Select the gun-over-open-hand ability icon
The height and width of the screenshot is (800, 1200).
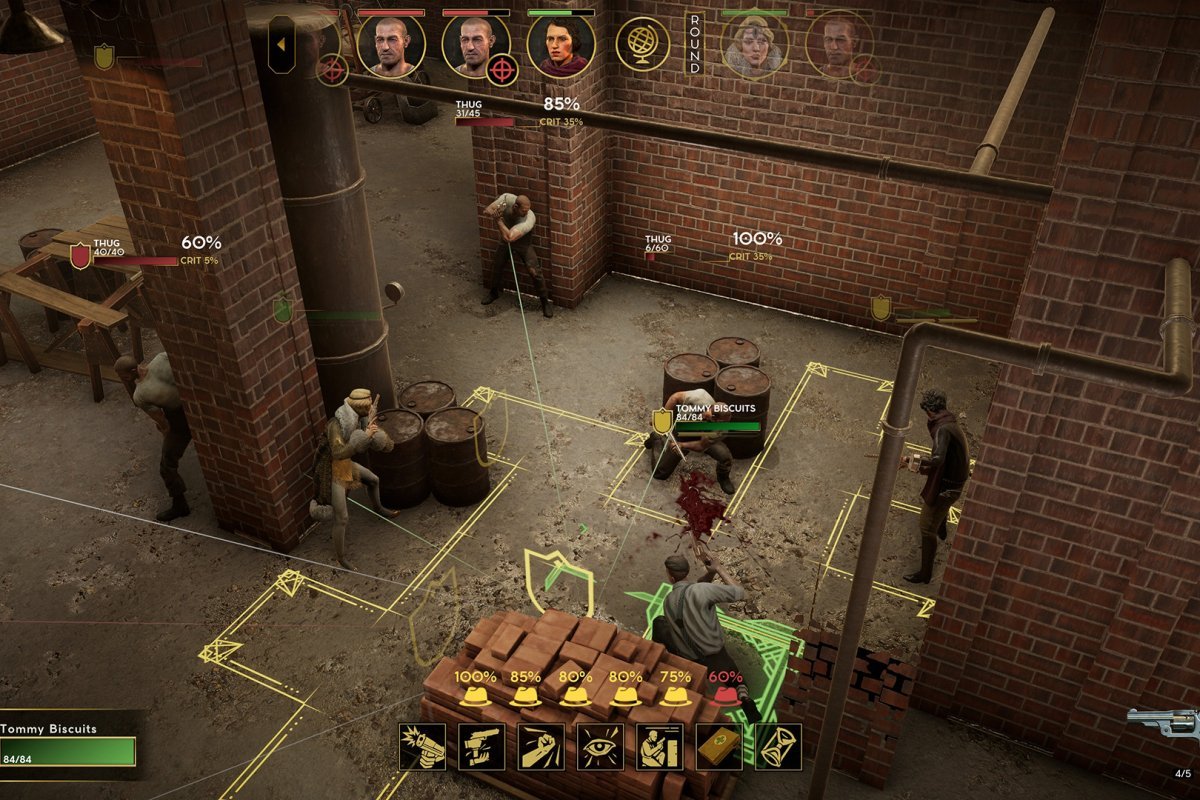tap(481, 747)
